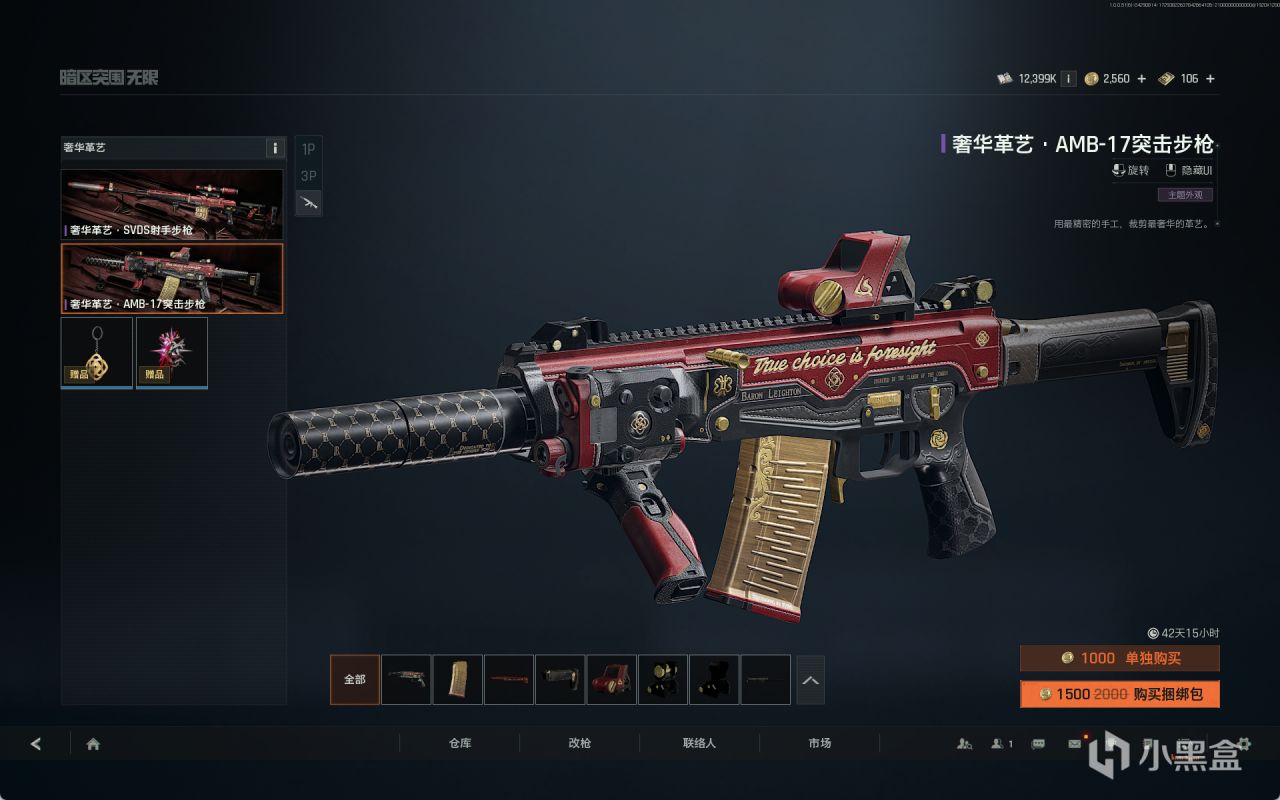Return to the home screen
Viewport: 1280px width, 800px height.
tap(93, 744)
